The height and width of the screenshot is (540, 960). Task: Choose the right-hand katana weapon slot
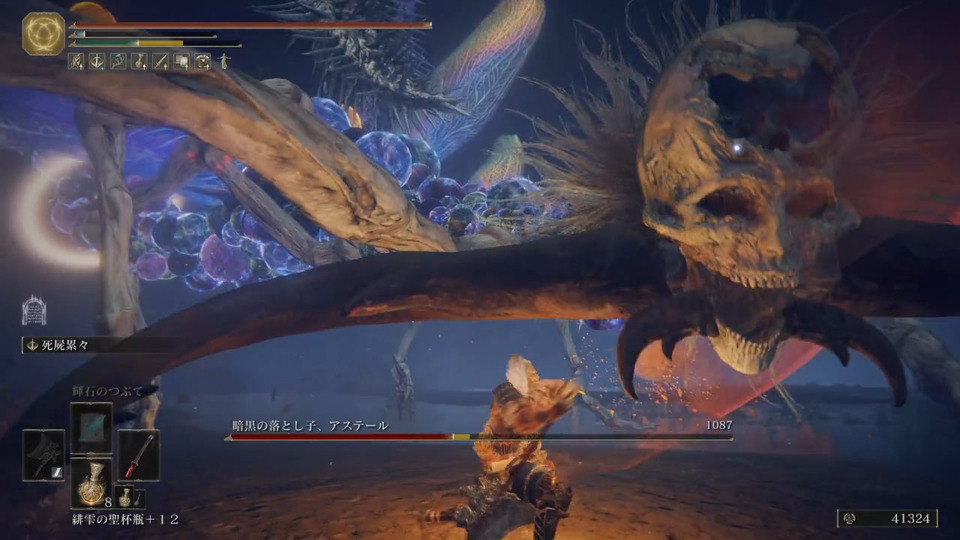coord(138,455)
